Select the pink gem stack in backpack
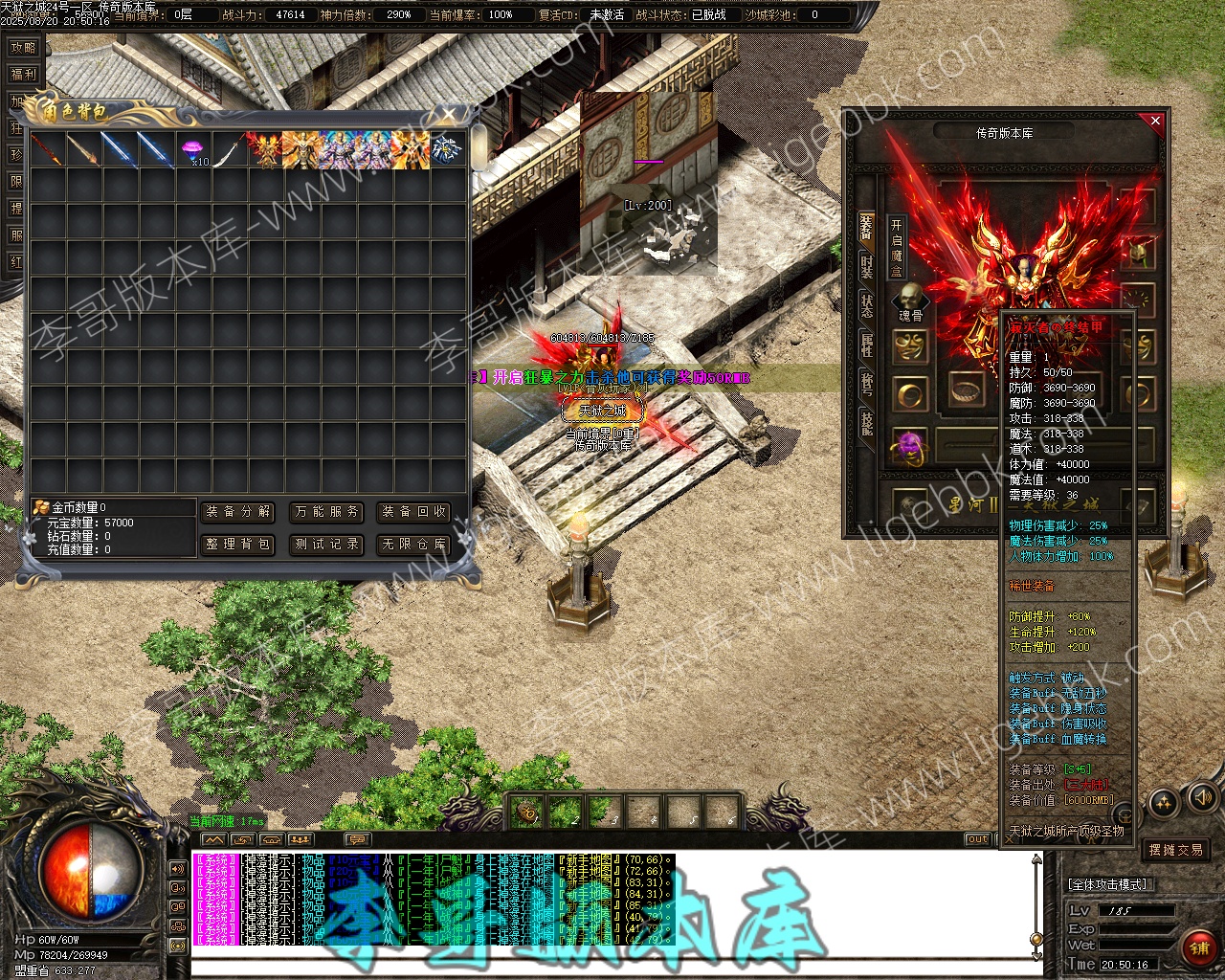The height and width of the screenshot is (980, 1225). coord(194,150)
